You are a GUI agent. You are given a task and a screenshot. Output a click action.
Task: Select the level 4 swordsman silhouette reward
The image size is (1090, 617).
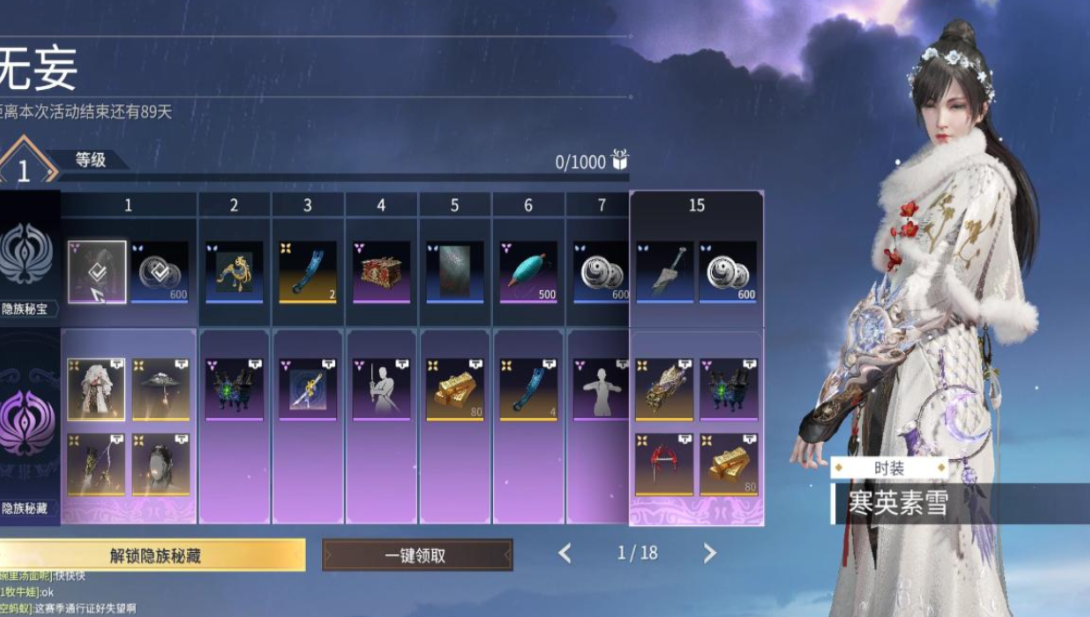(x=381, y=390)
